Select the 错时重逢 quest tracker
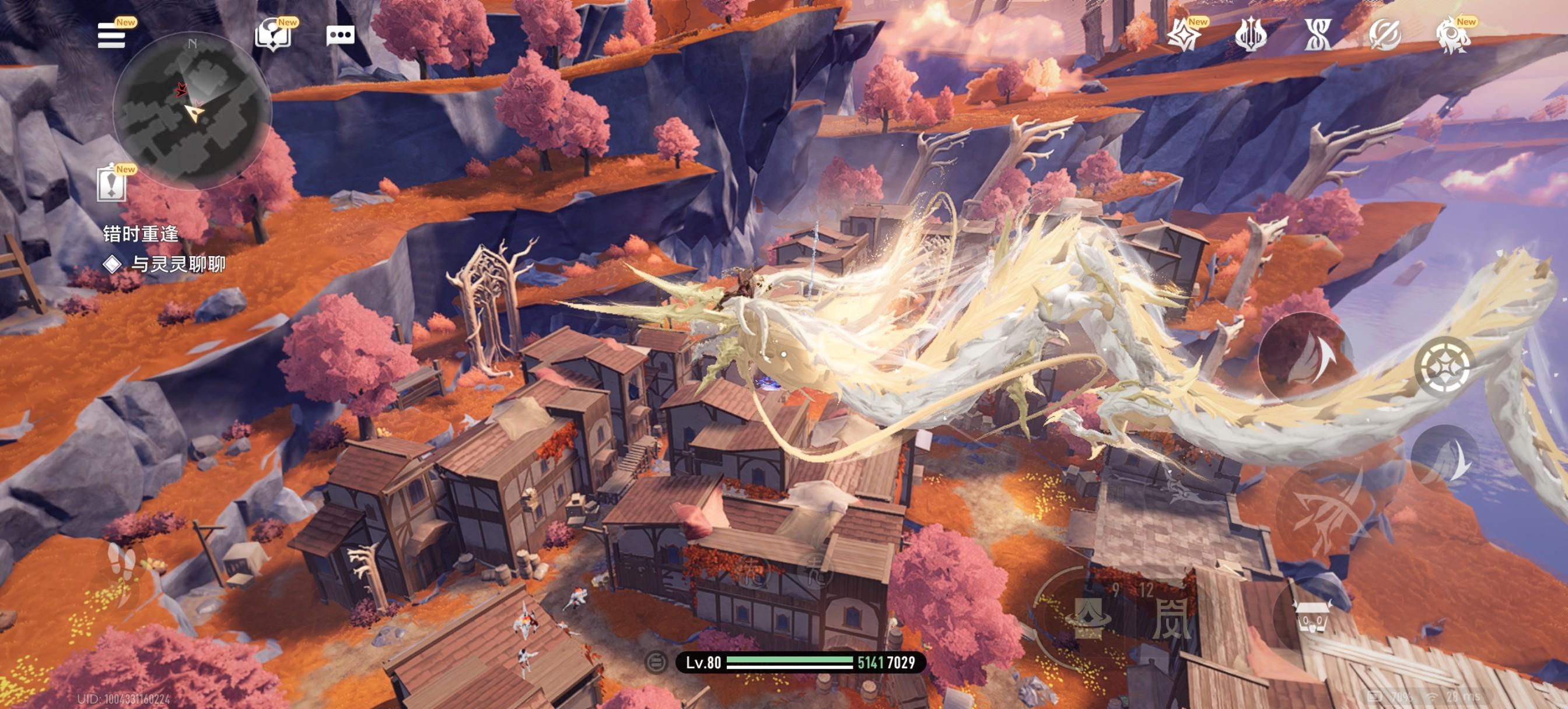 pos(141,234)
